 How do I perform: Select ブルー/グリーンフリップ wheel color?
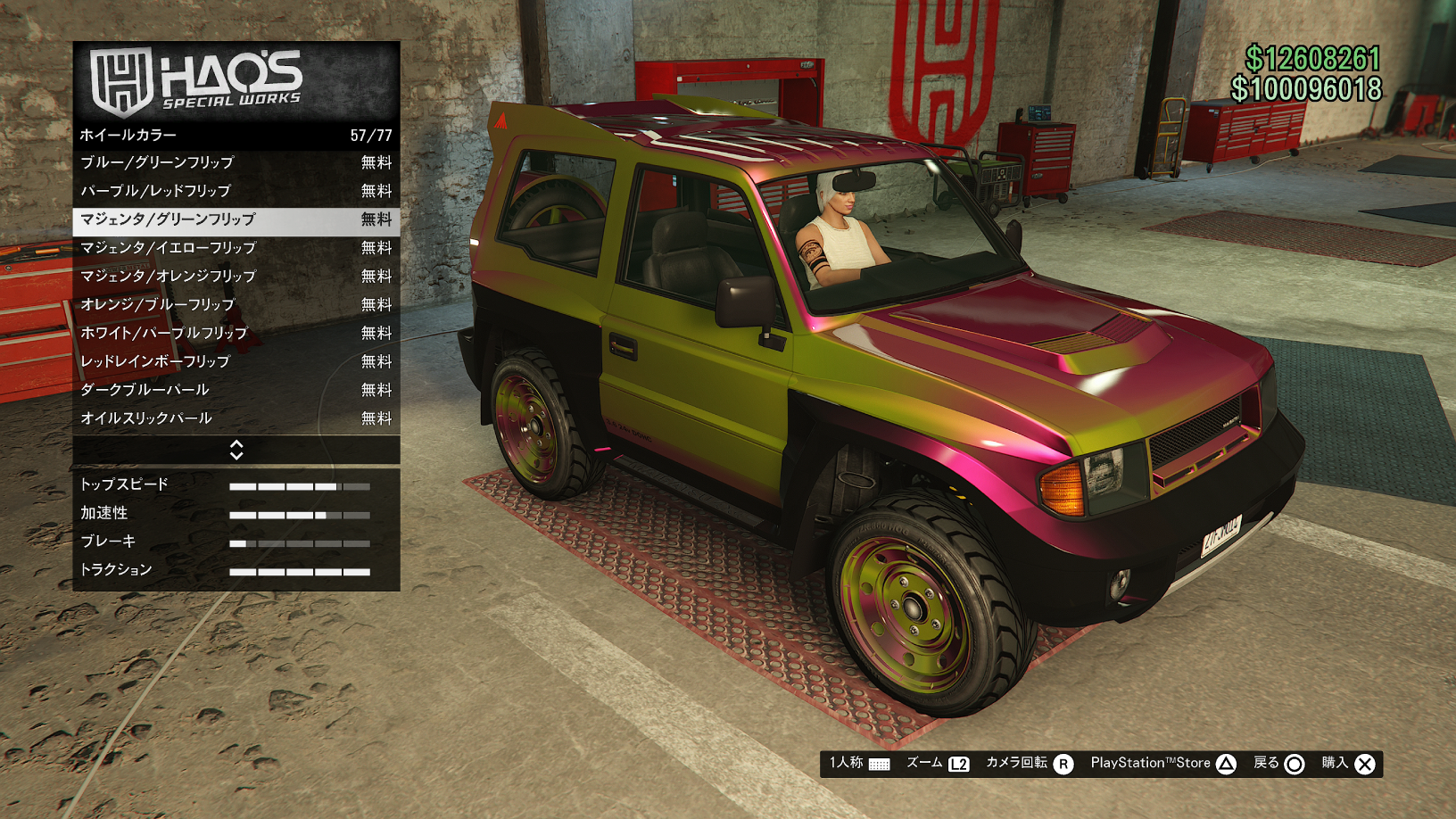(x=236, y=162)
